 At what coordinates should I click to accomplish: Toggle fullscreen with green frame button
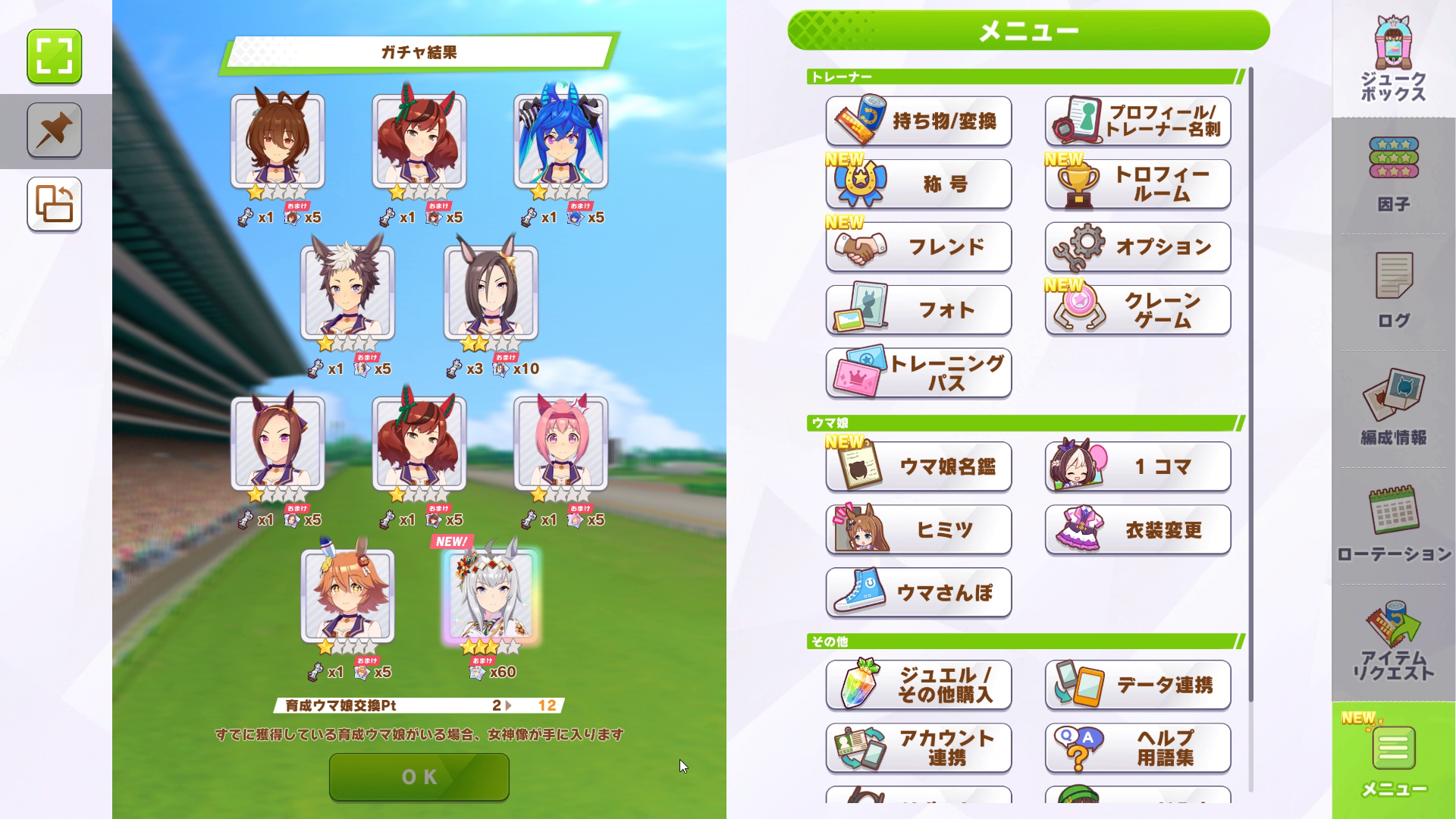[x=55, y=56]
